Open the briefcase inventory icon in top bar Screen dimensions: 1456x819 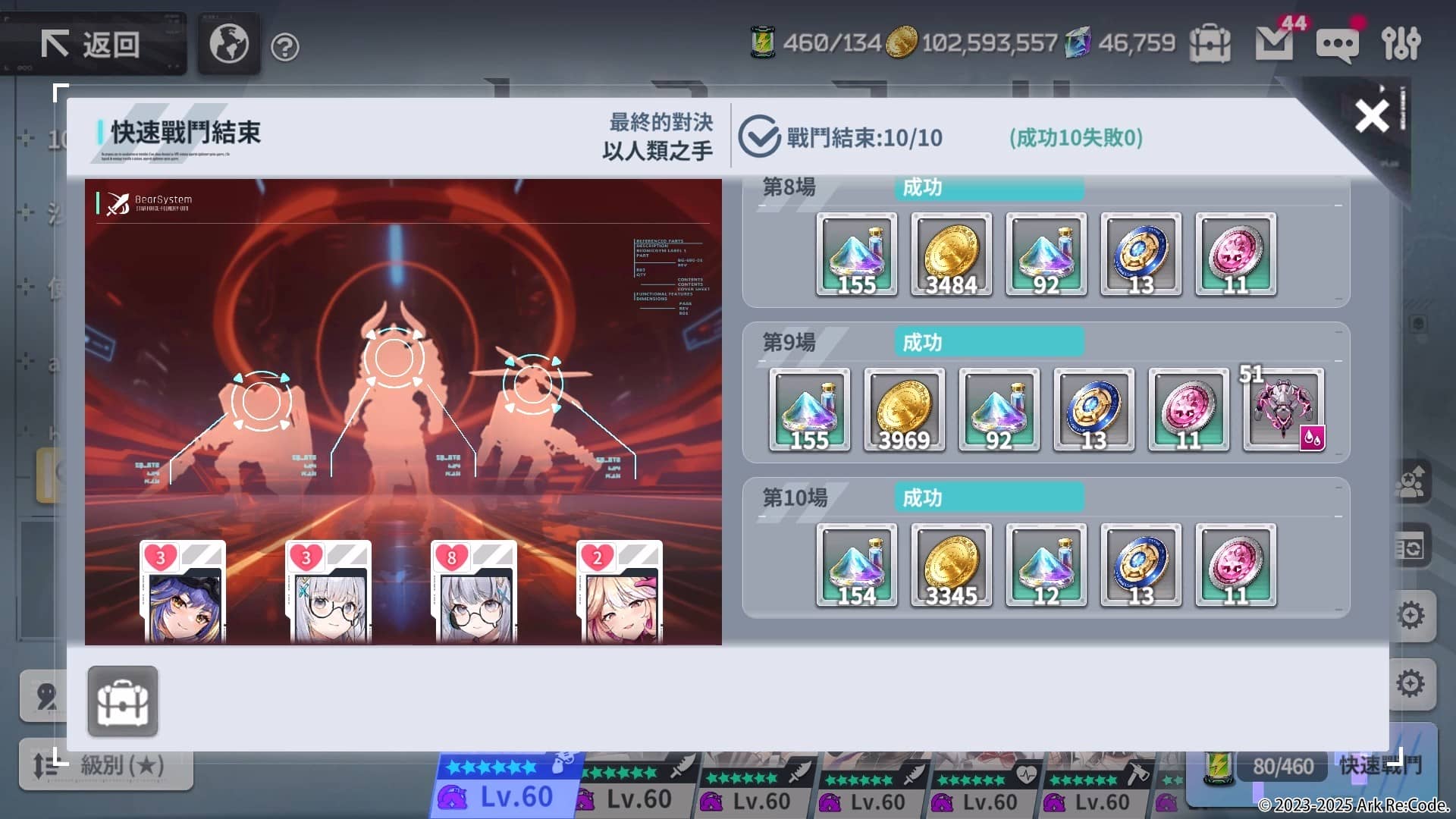pyautogui.click(x=1210, y=45)
